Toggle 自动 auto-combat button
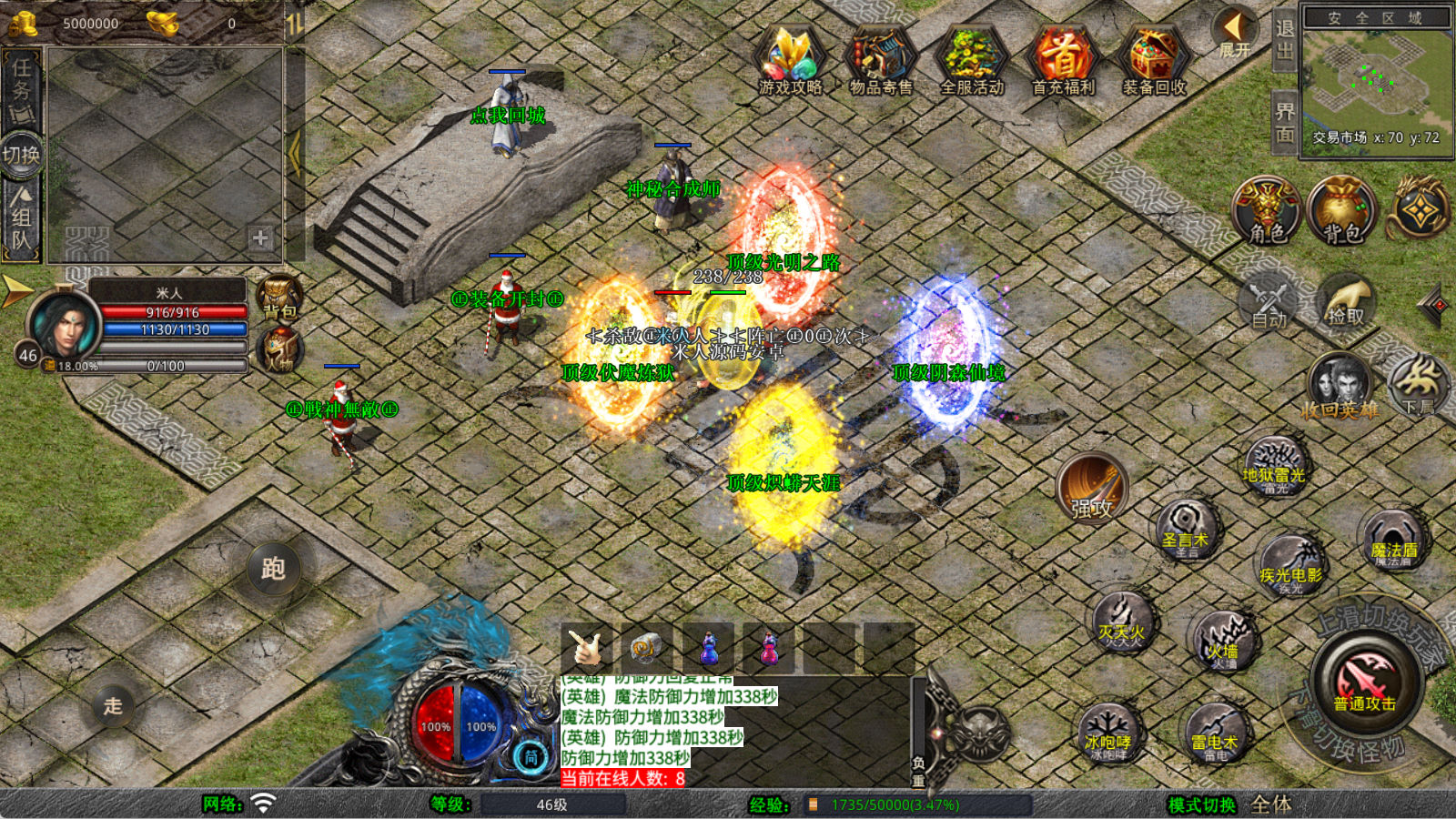Viewport: 1456px width, 819px height. [x=1269, y=302]
